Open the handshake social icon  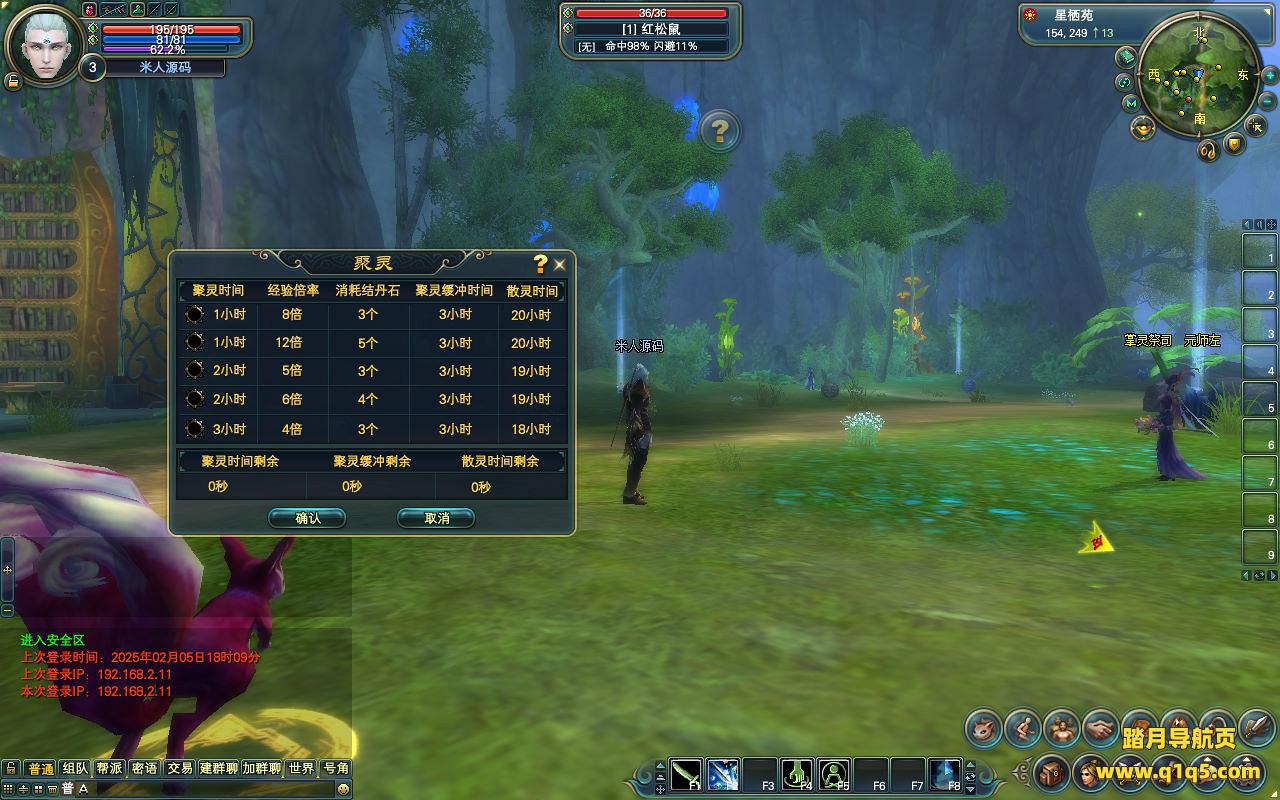tap(1101, 729)
